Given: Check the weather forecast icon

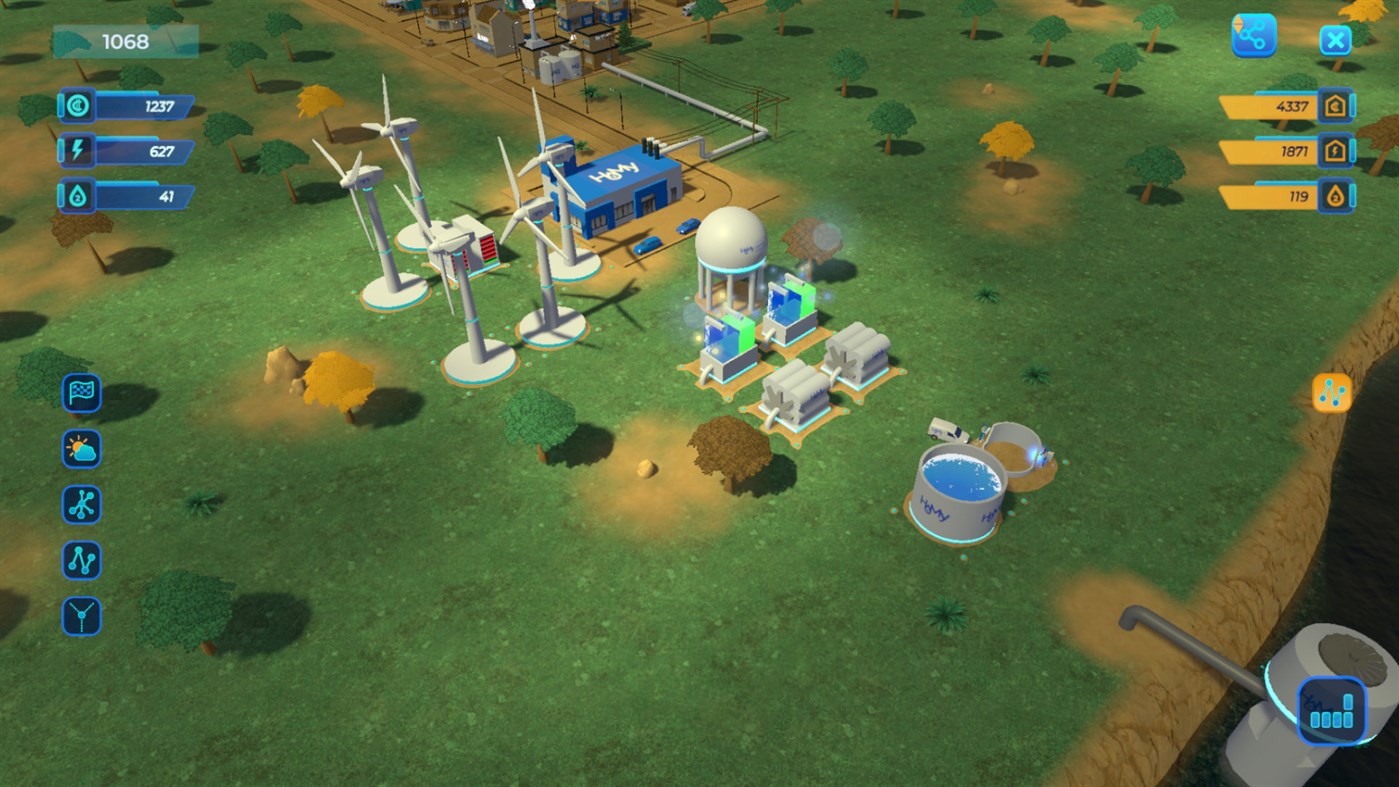Looking at the screenshot, I should click(81, 449).
